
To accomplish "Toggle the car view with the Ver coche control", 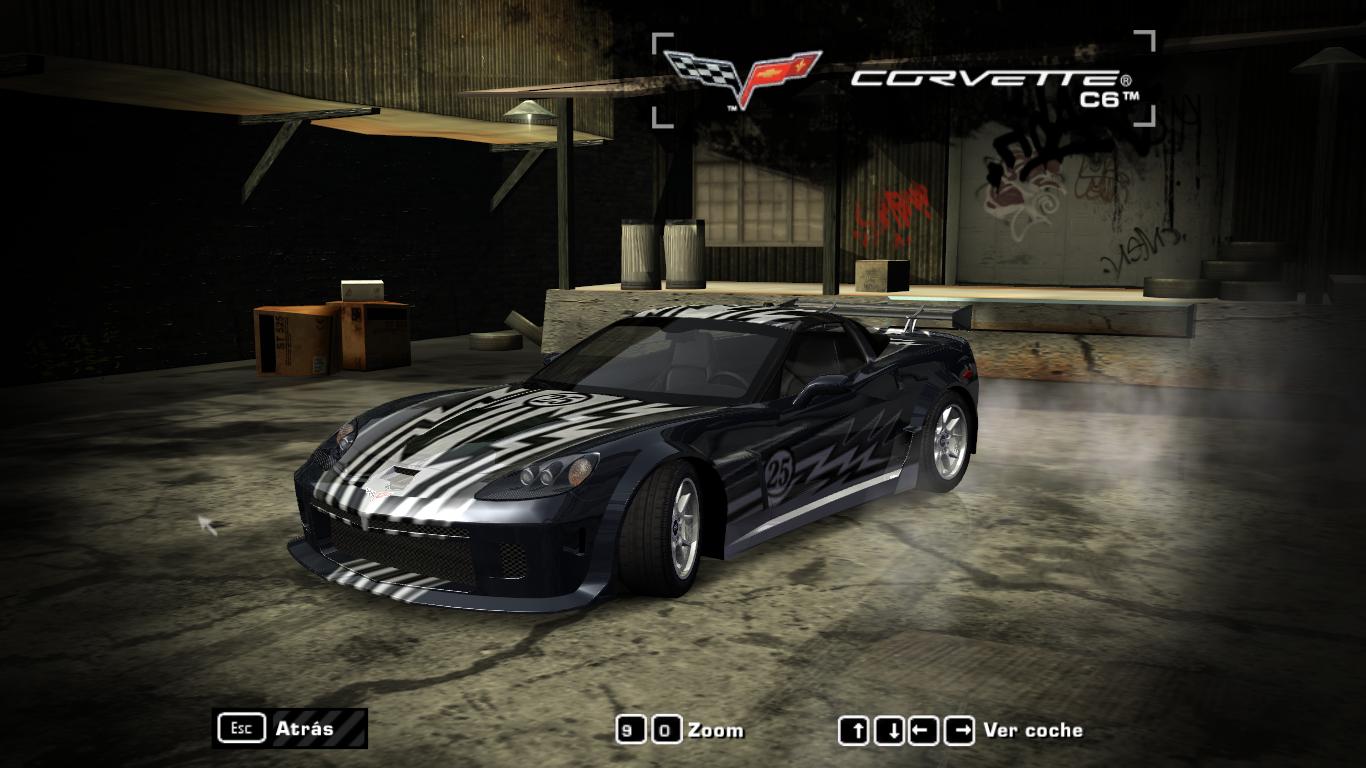I will click(1032, 730).
